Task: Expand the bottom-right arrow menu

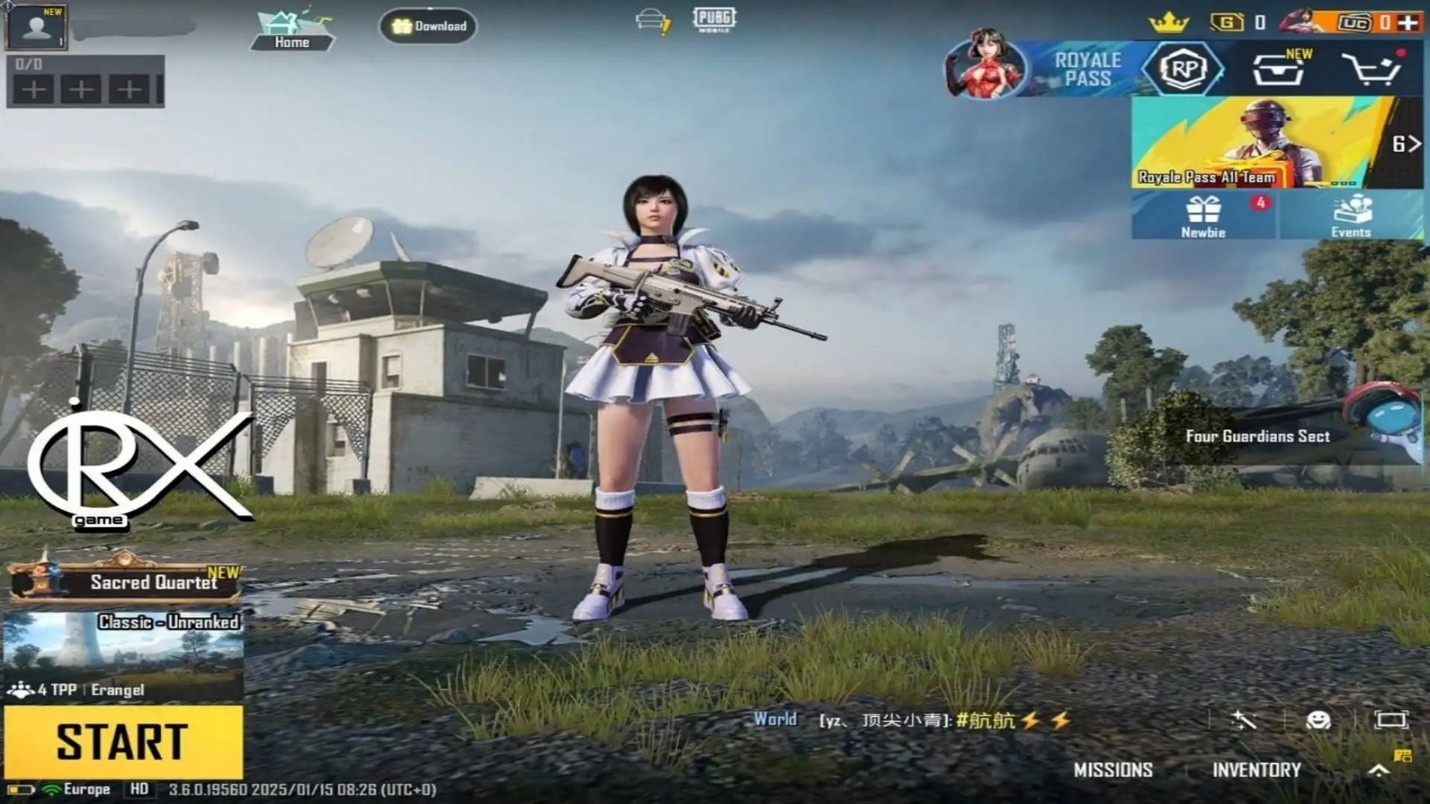Action: click(1379, 770)
